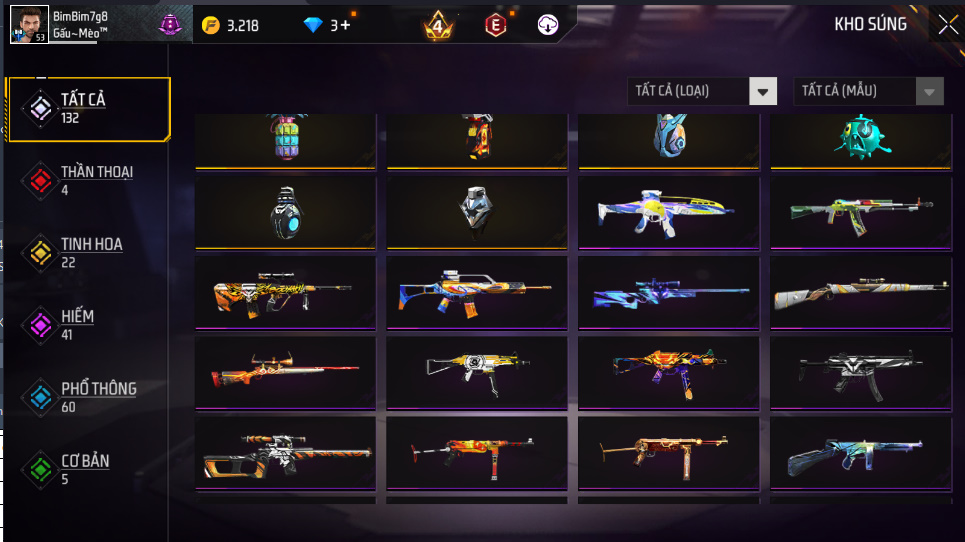Image resolution: width=965 pixels, height=542 pixels.
Task: Choose the rainbow grenade skin
Action: pyautogui.click(x=285, y=139)
